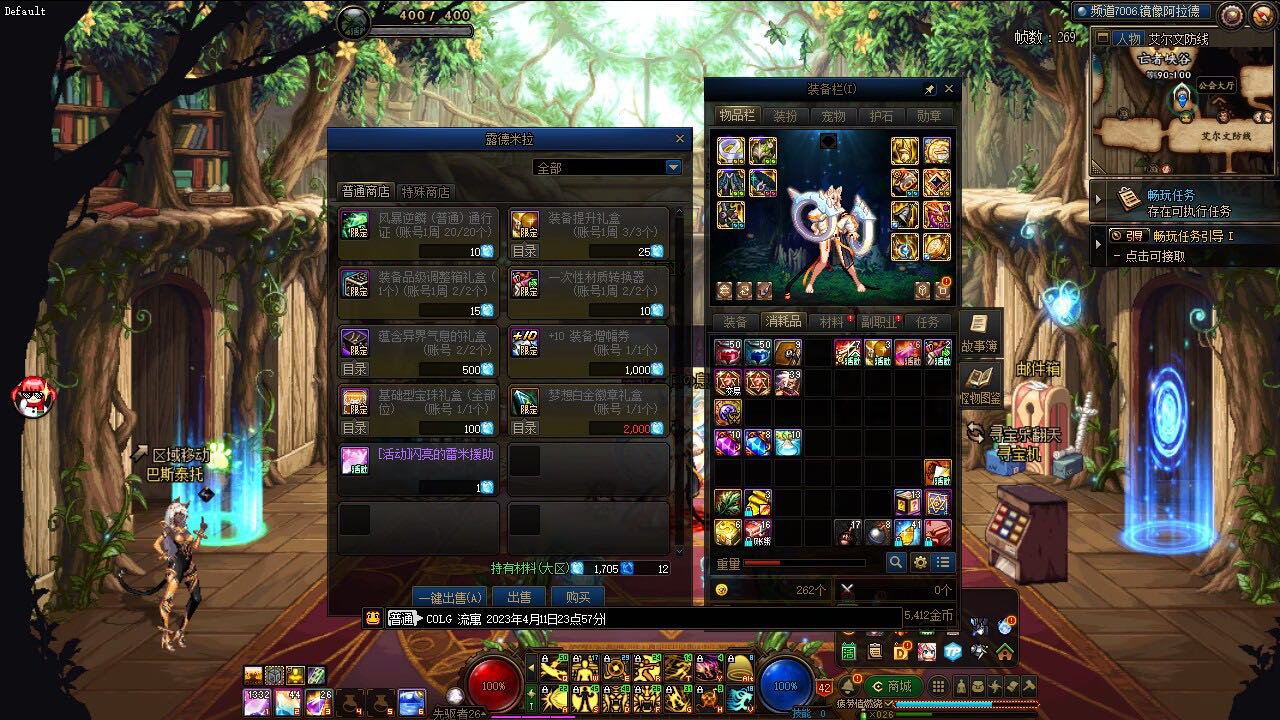Switch to the 装扮 tab
1280x720 pixels.
point(785,116)
